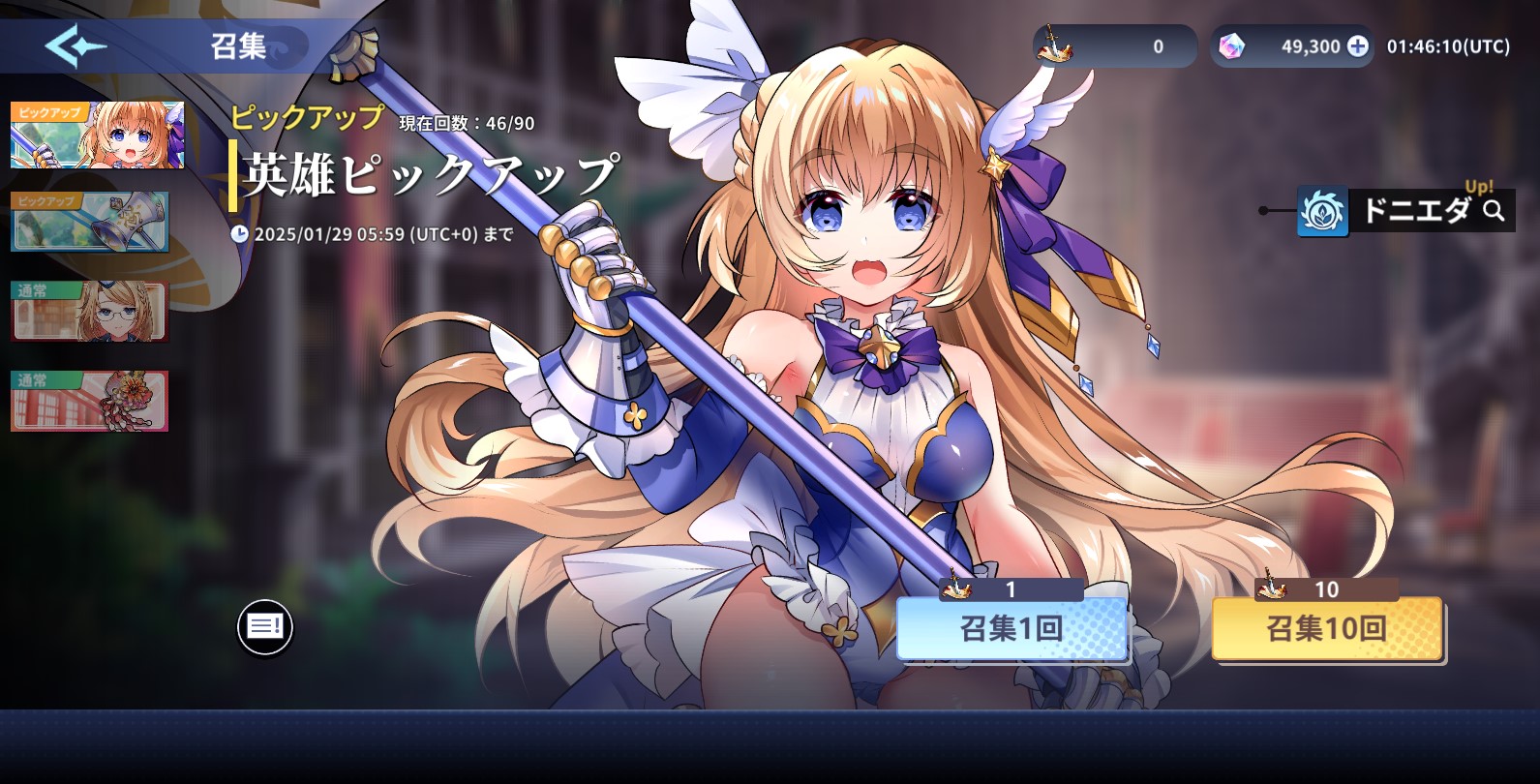
Task: Tap the blue element icon beside ドニエダ
Action: click(x=1322, y=210)
